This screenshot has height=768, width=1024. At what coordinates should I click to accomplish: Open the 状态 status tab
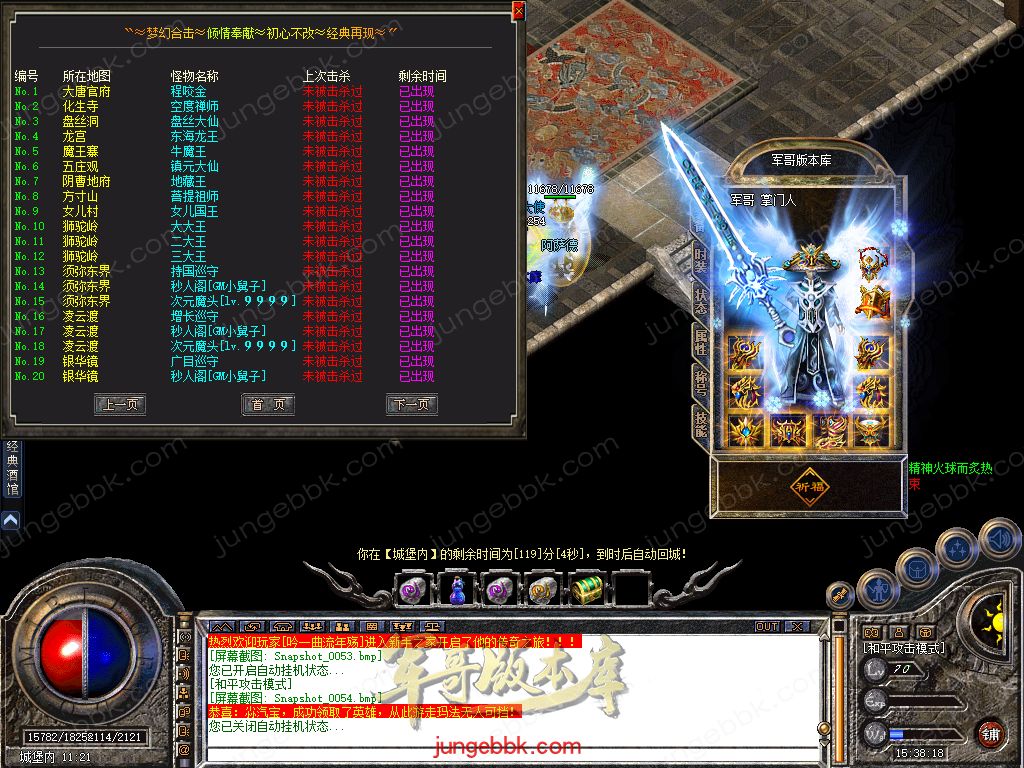(x=701, y=301)
